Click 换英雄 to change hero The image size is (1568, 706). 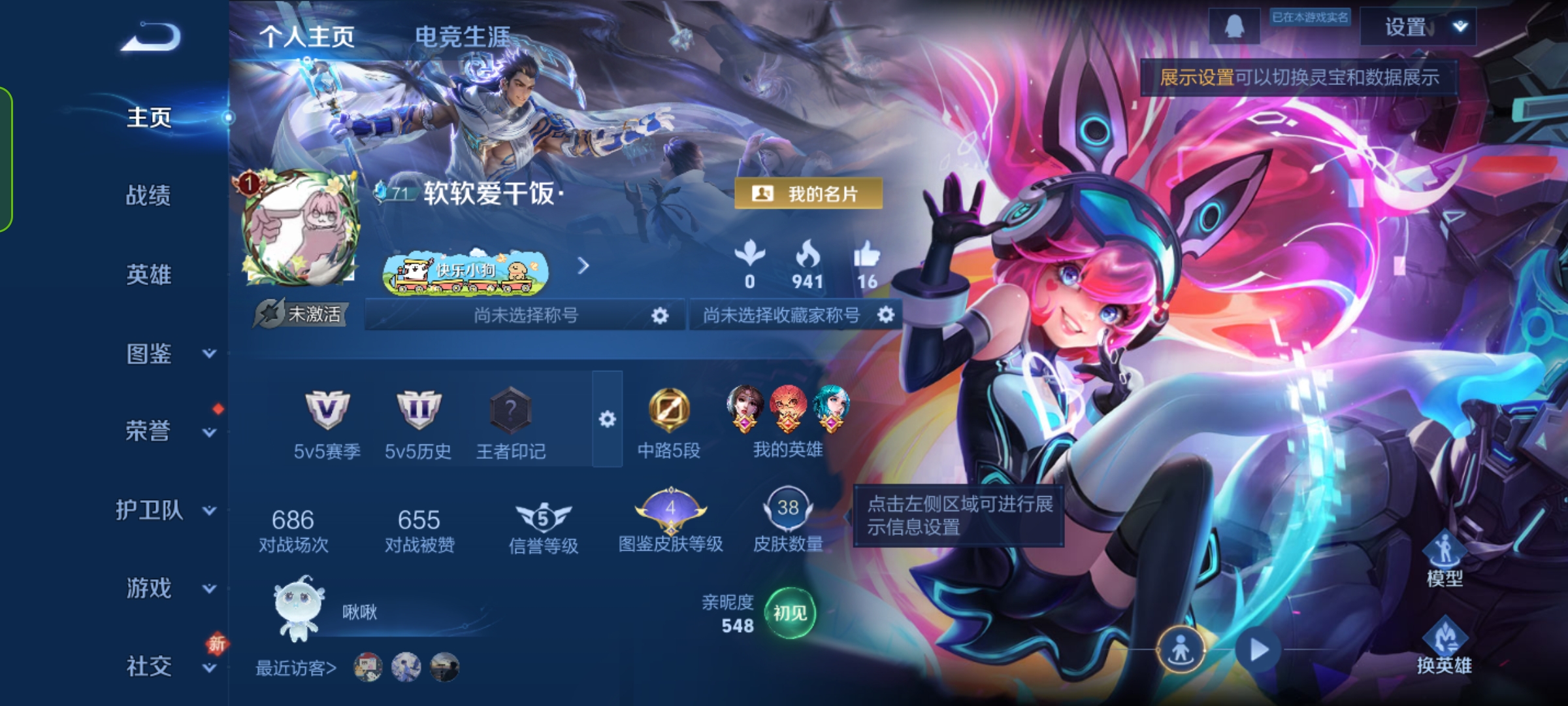click(1444, 647)
